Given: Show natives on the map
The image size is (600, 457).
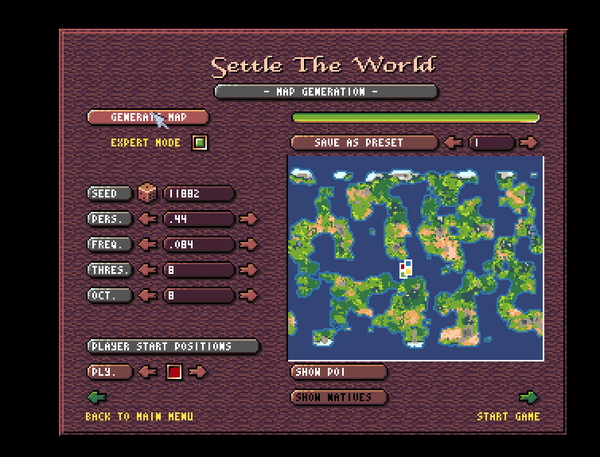Looking at the screenshot, I should point(338,397).
